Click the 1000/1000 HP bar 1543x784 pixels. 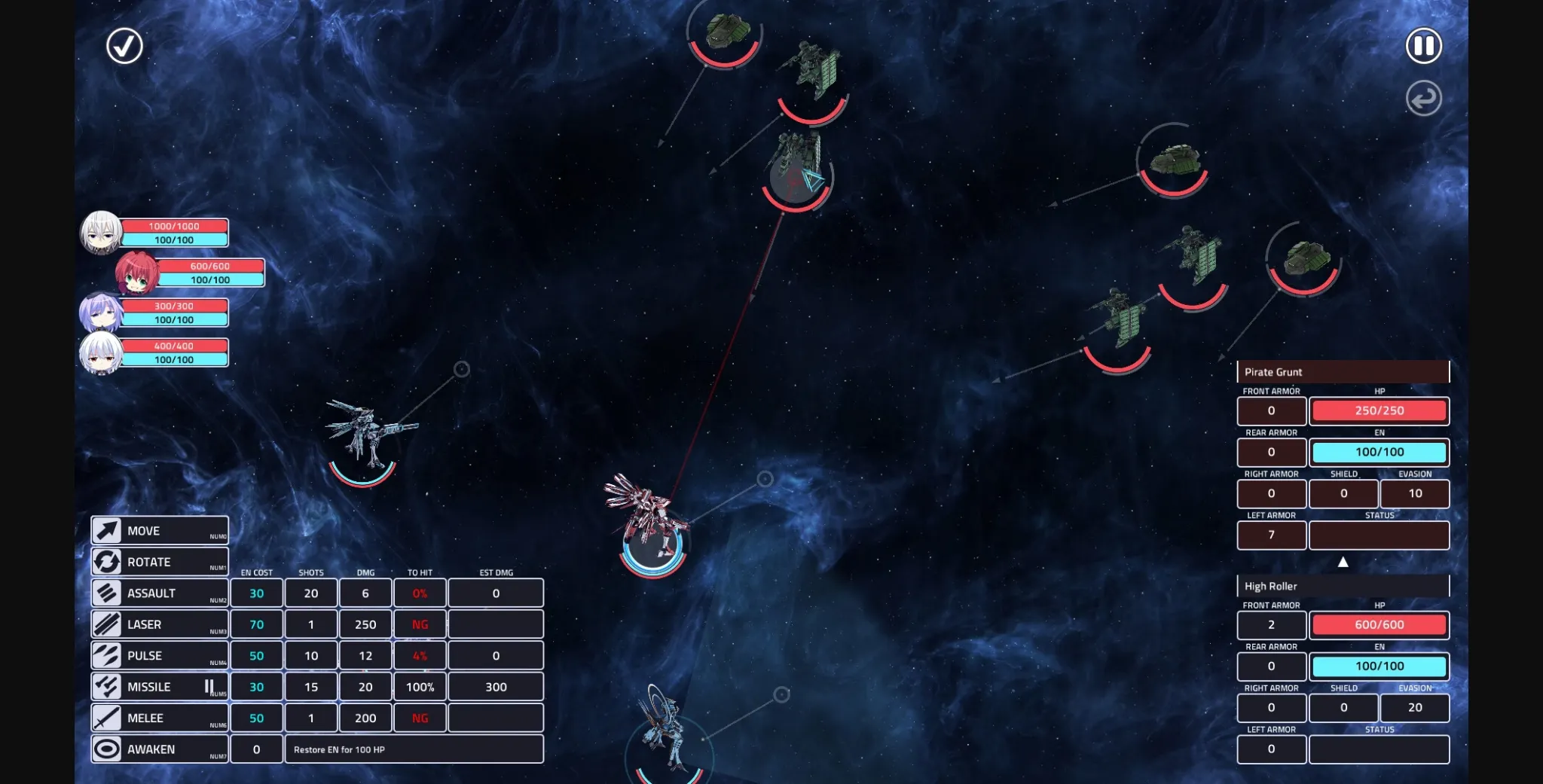175,225
